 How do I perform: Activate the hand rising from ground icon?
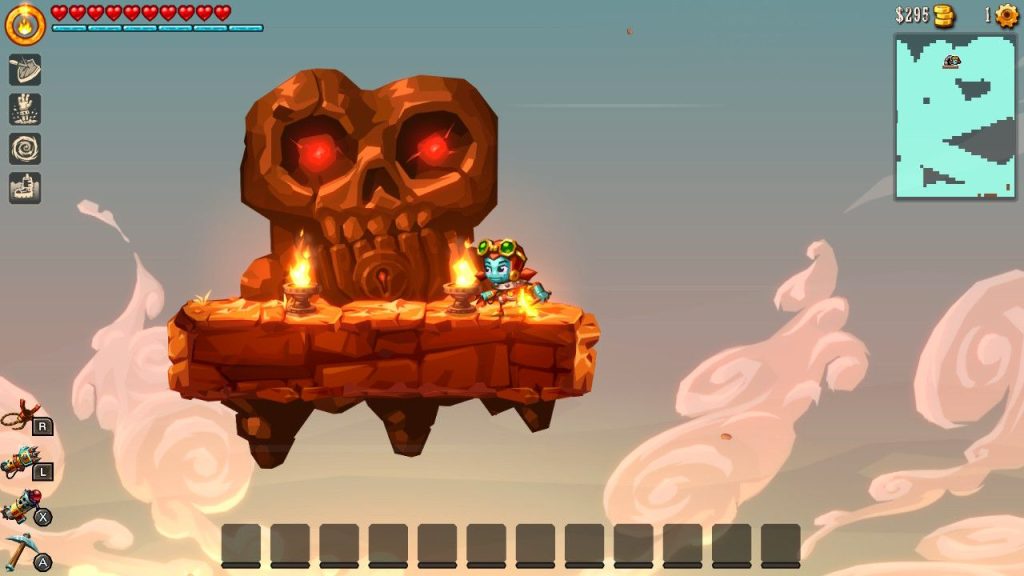tap(25, 109)
